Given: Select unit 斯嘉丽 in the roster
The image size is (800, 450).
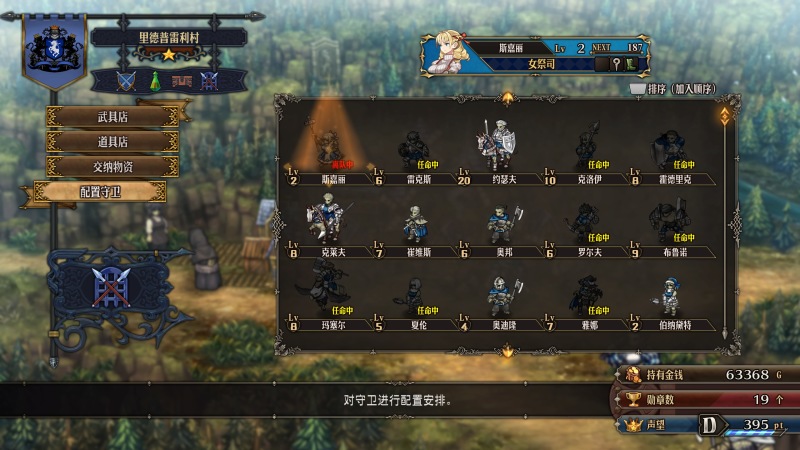Looking at the screenshot, I should 327,152.
